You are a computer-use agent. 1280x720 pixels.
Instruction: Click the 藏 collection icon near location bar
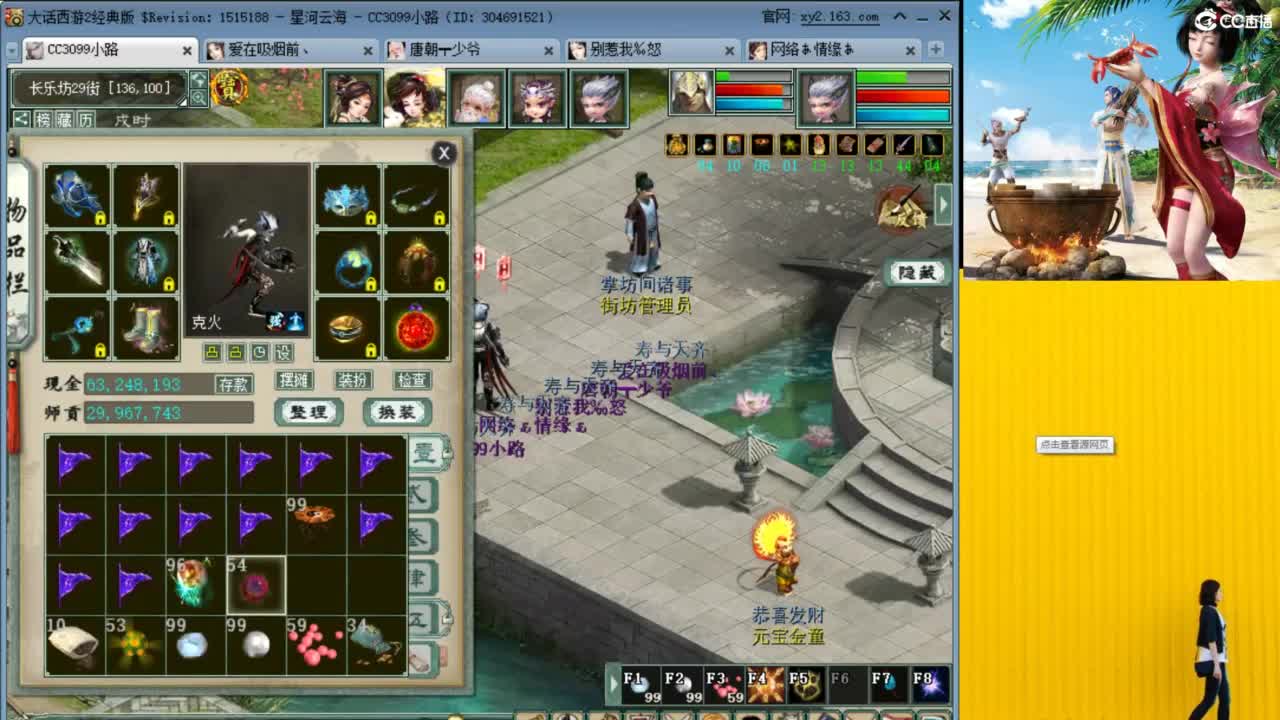pyautogui.click(x=65, y=118)
